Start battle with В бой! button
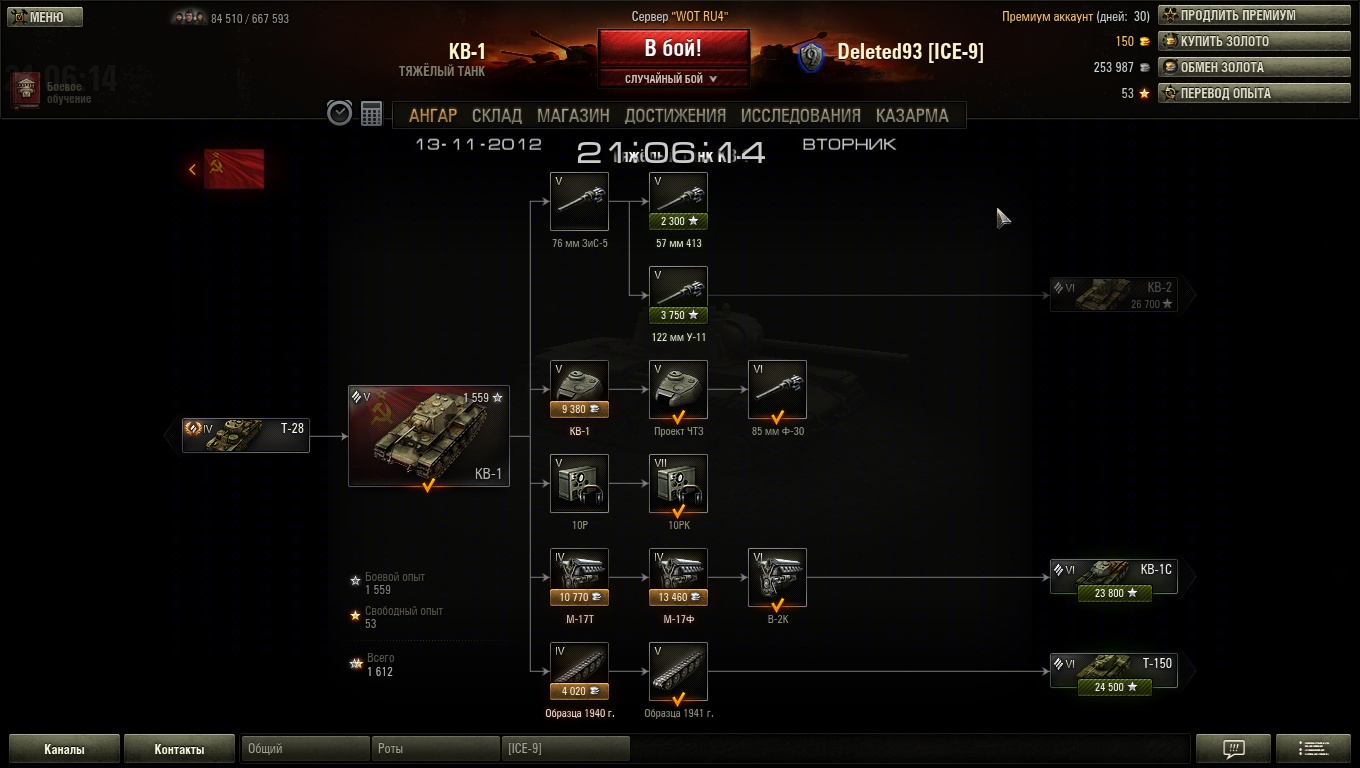Image resolution: width=1360 pixels, height=768 pixels. pos(673,49)
